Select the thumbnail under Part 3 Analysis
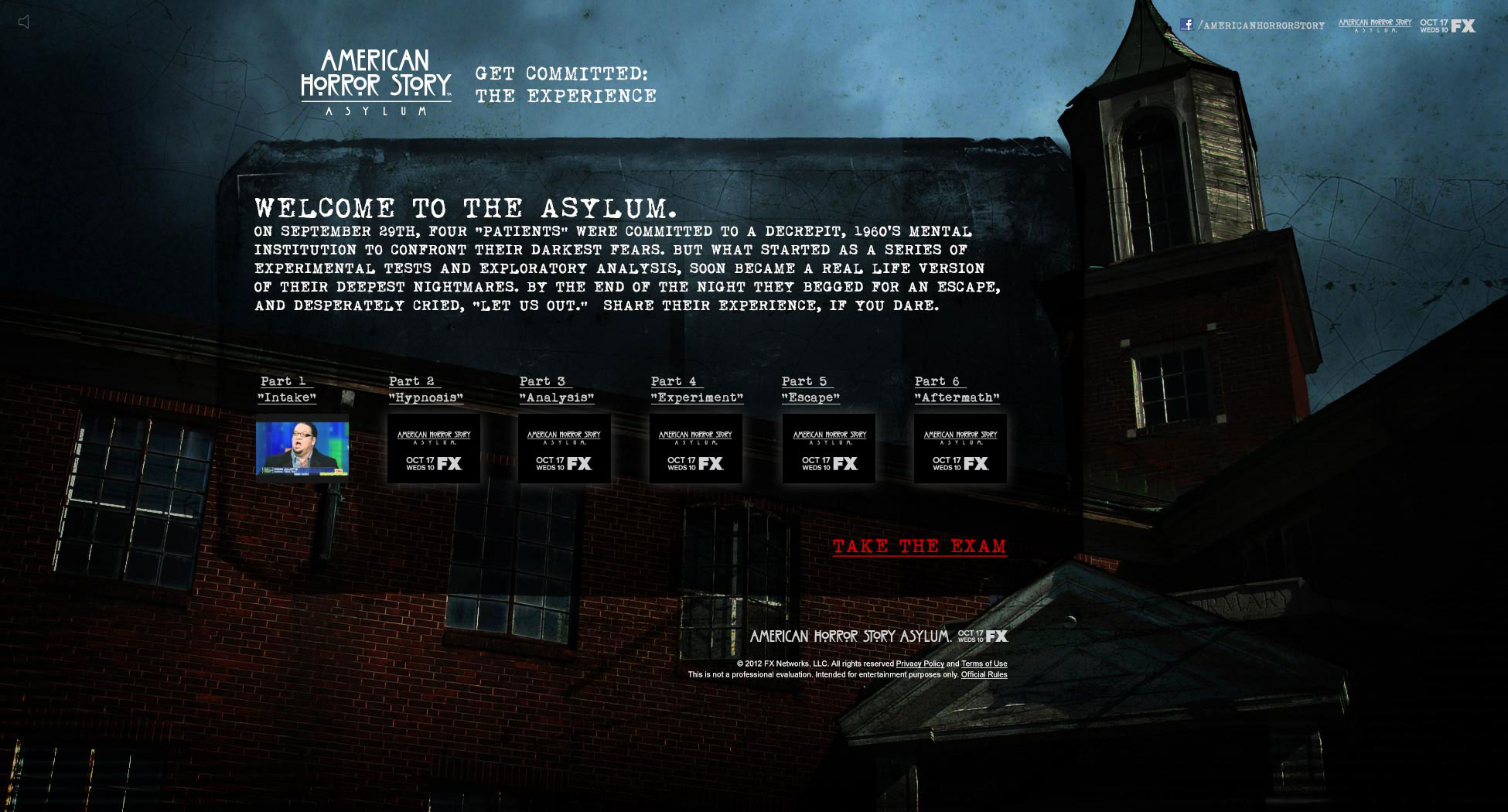The height and width of the screenshot is (812, 1508). tap(565, 449)
